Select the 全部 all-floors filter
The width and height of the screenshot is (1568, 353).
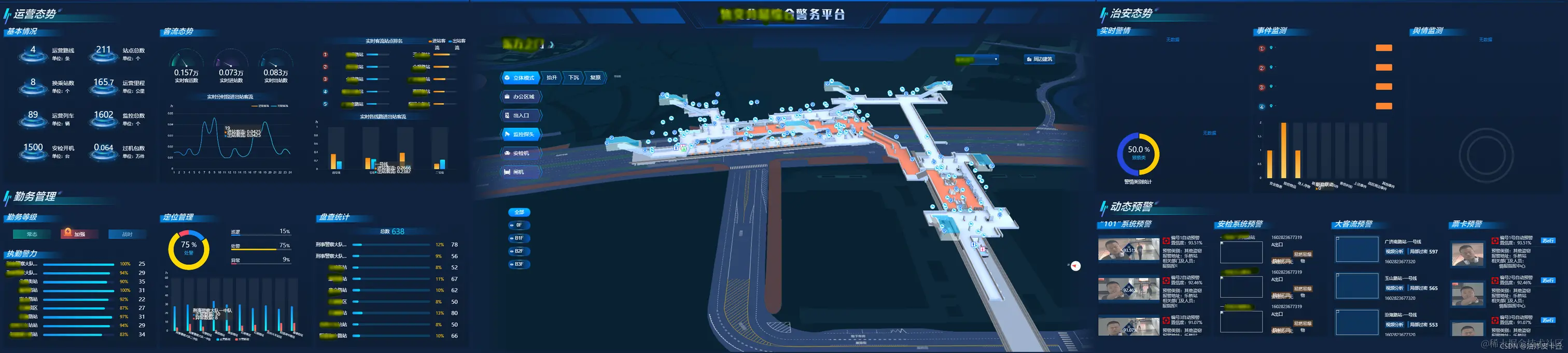tap(519, 212)
